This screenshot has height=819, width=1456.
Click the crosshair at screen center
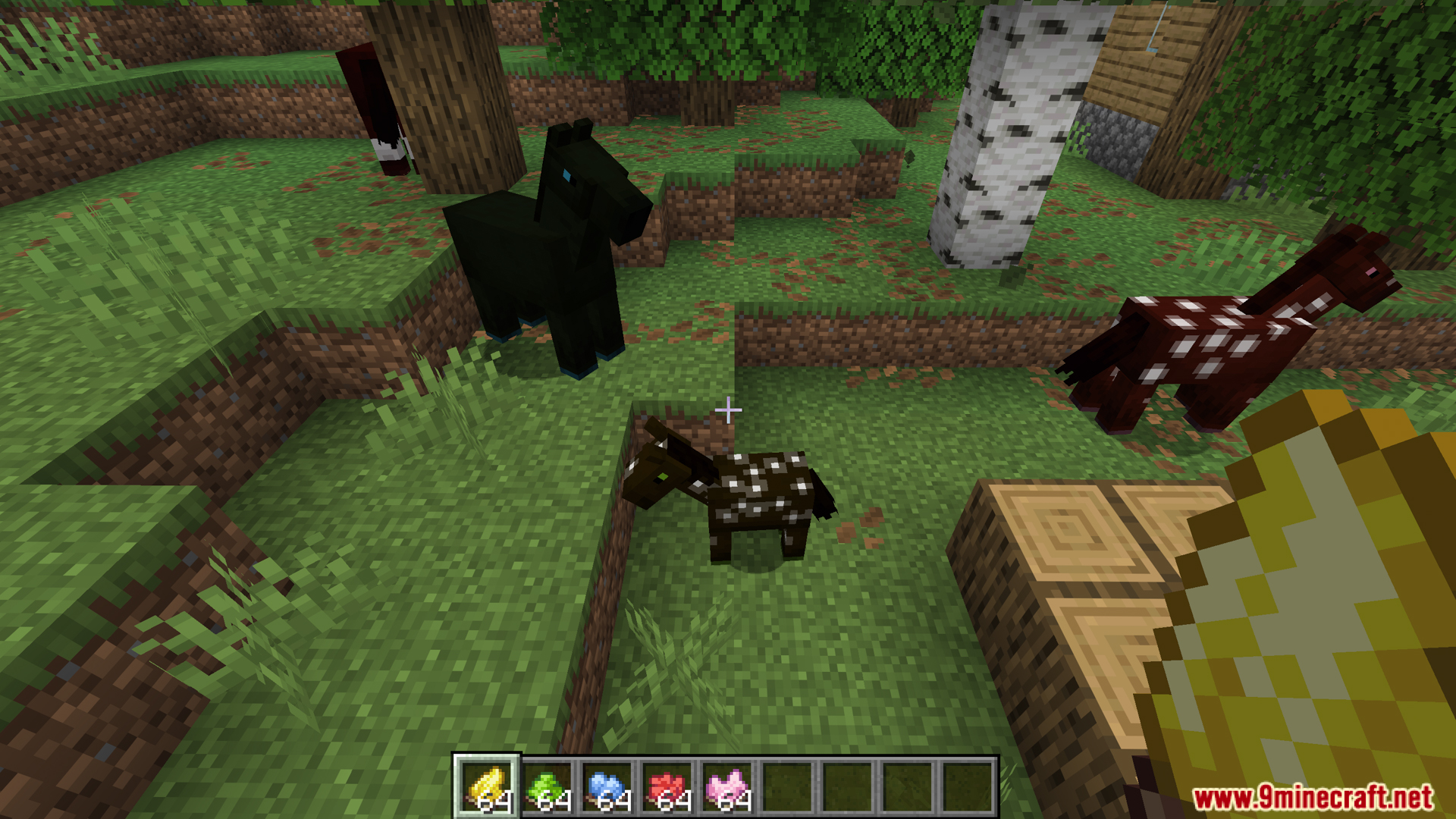tap(728, 409)
